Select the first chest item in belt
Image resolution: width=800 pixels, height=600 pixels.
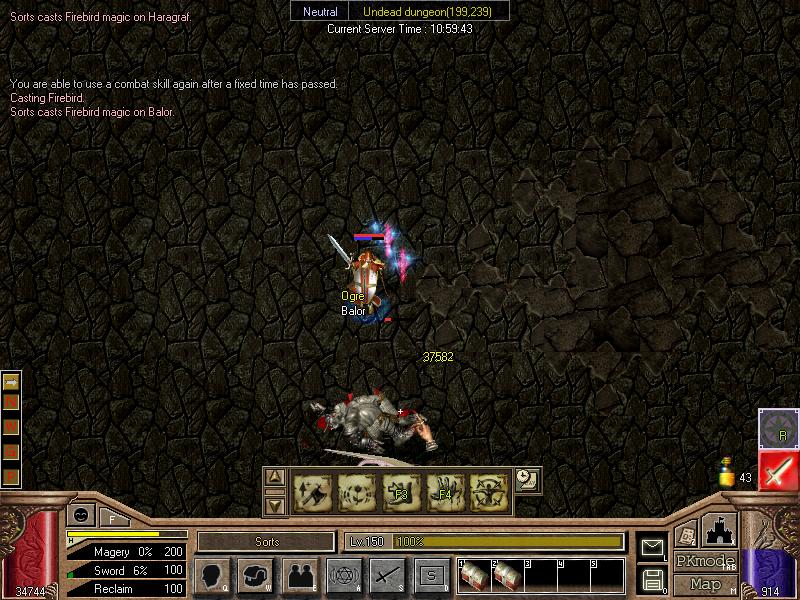[x=474, y=576]
